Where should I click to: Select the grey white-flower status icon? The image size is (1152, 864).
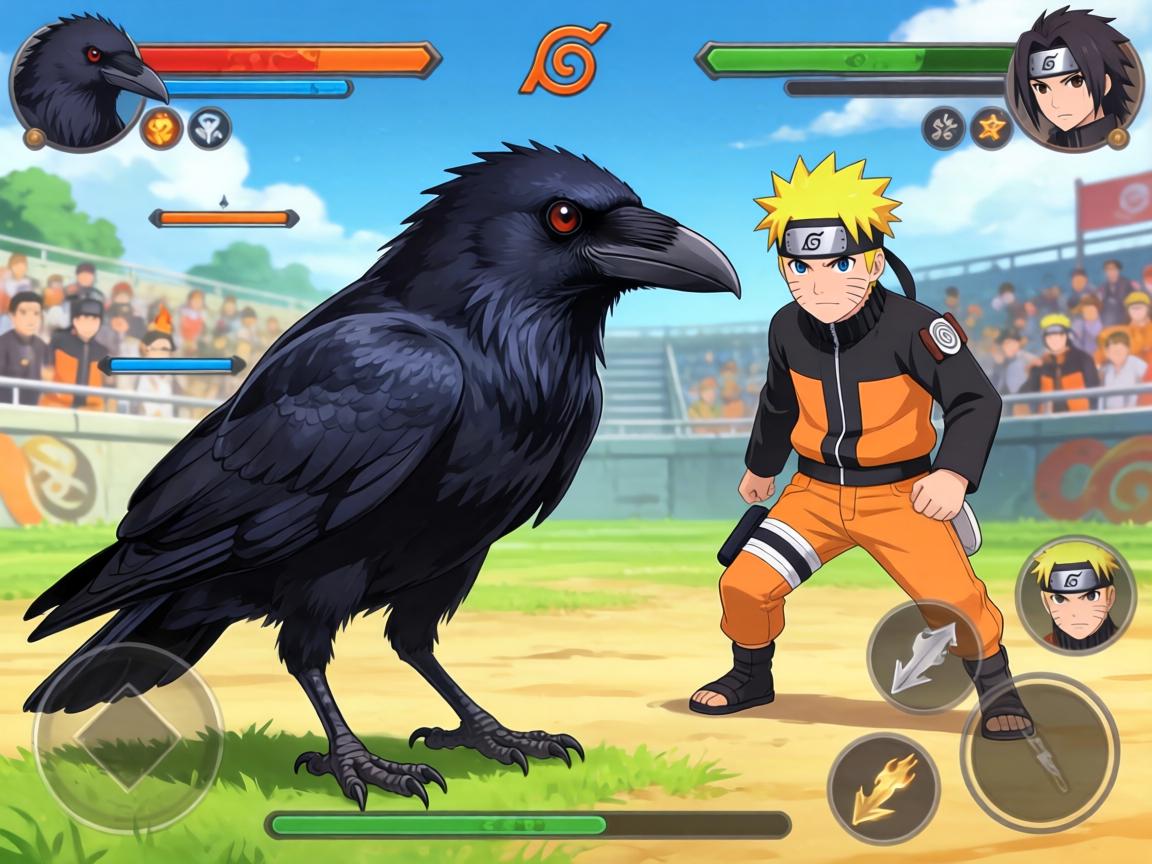[209, 128]
